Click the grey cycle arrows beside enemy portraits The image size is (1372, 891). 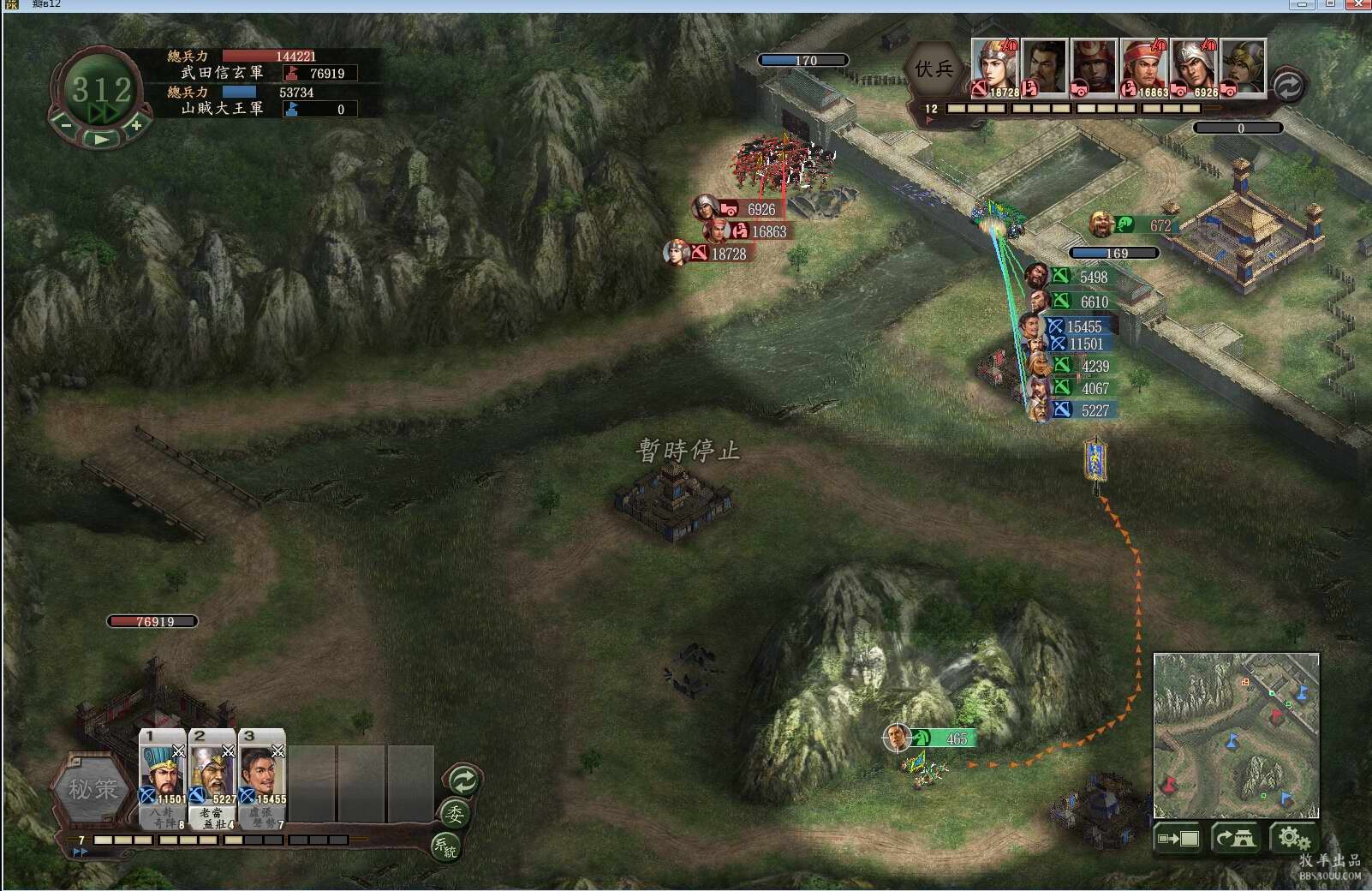[x=1287, y=86]
